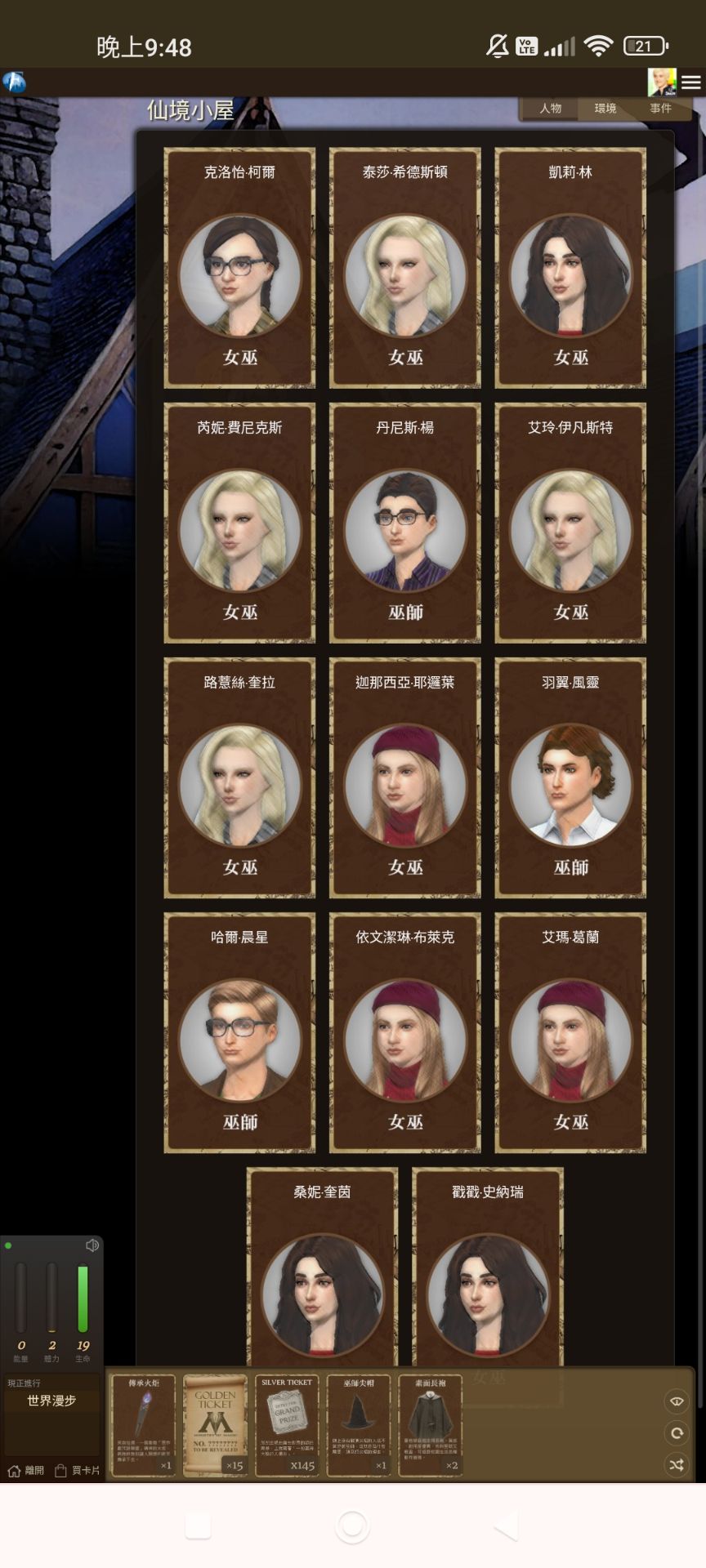
Task: Select character card 泰莎·希德斯頓
Action: 405,268
